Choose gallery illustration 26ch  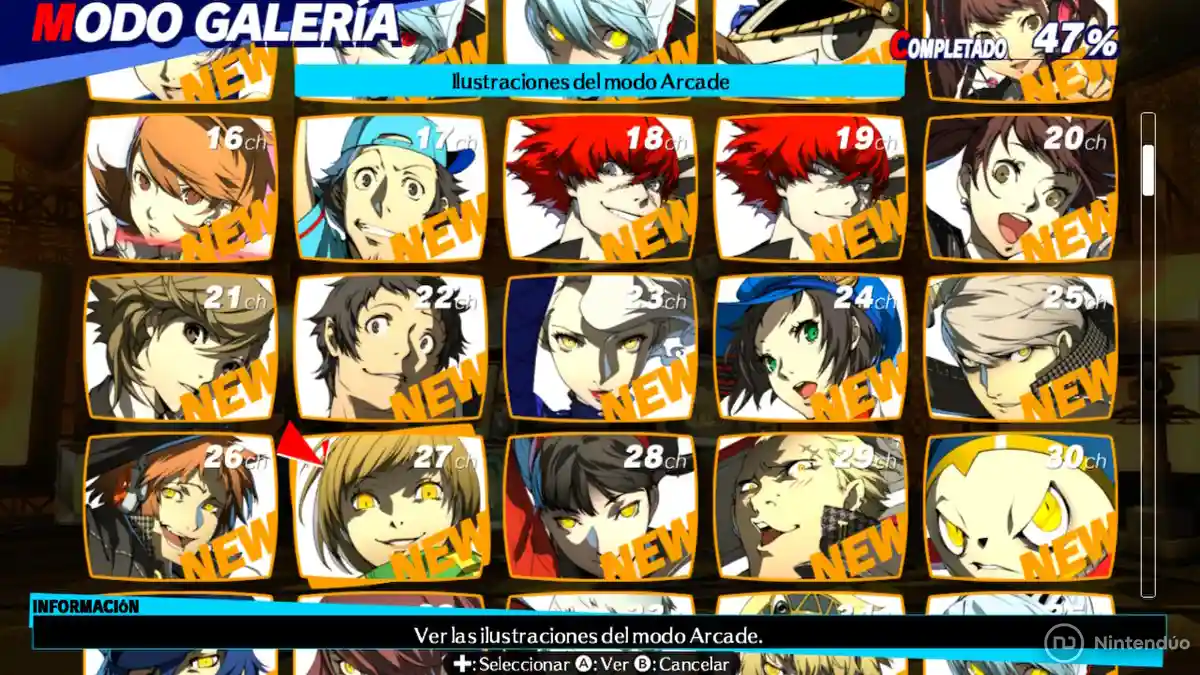(180, 507)
